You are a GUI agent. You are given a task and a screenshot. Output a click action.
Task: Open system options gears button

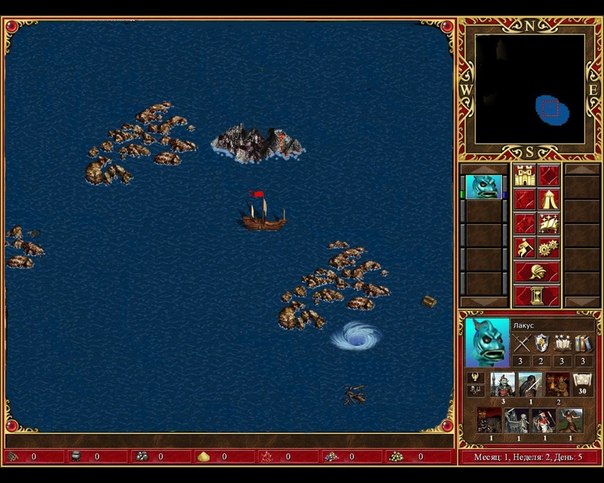point(548,247)
